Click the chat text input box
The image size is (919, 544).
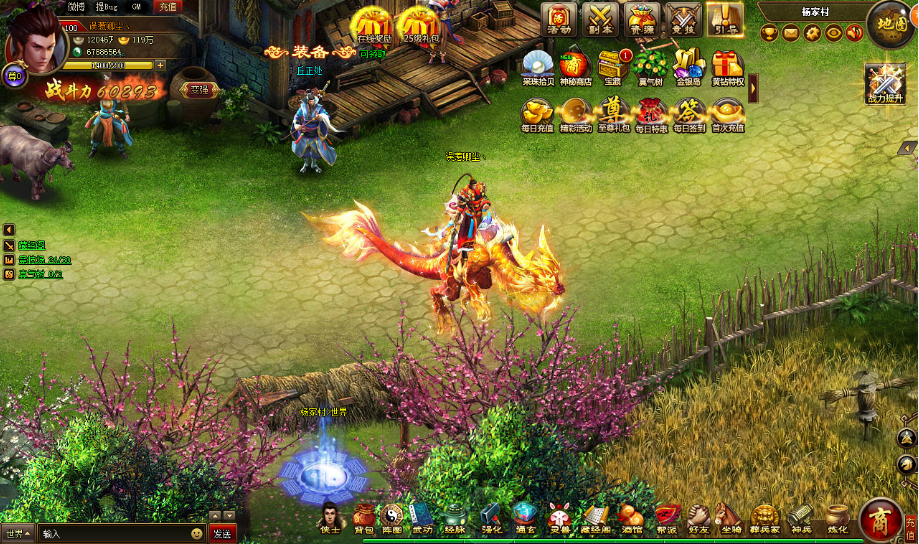click(x=110, y=534)
